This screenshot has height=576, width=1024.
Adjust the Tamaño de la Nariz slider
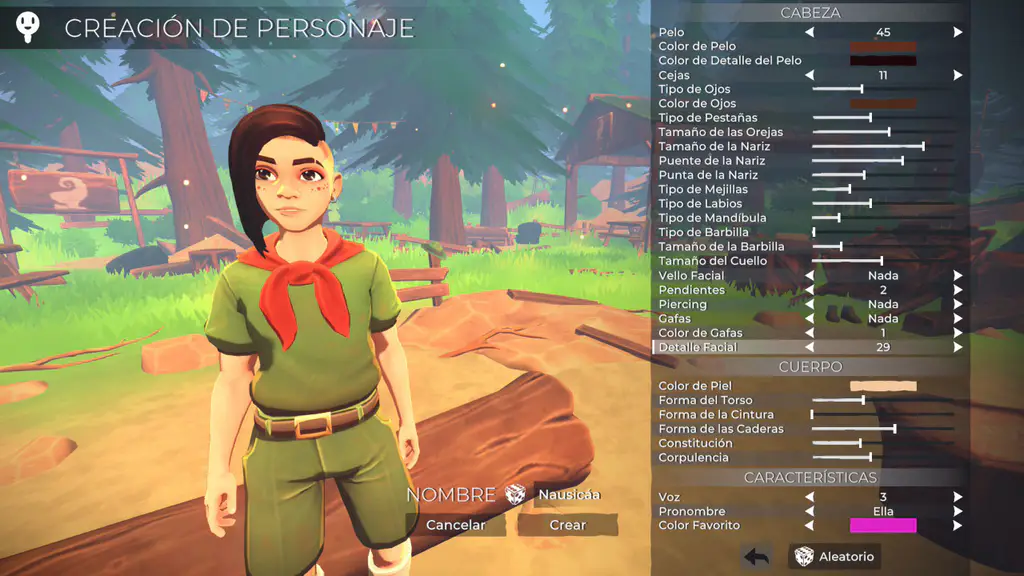click(922, 146)
